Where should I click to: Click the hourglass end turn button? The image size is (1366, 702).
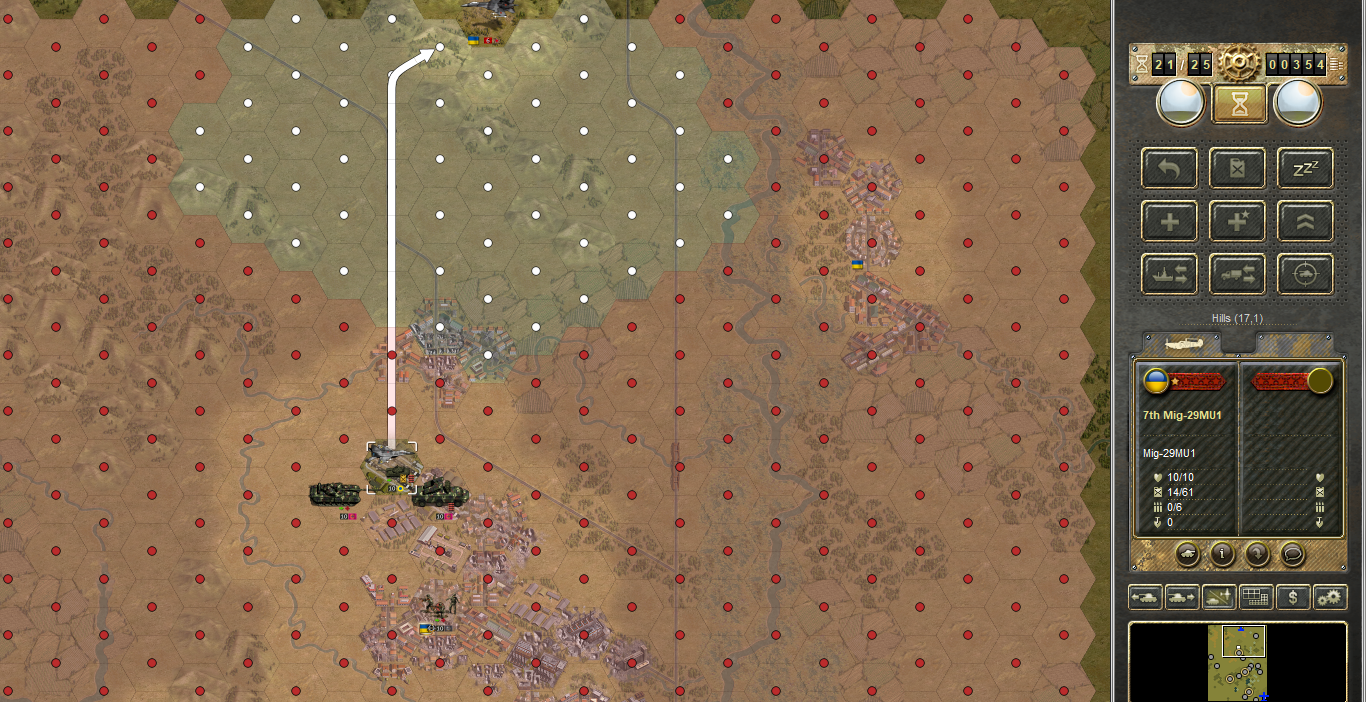tap(1239, 103)
